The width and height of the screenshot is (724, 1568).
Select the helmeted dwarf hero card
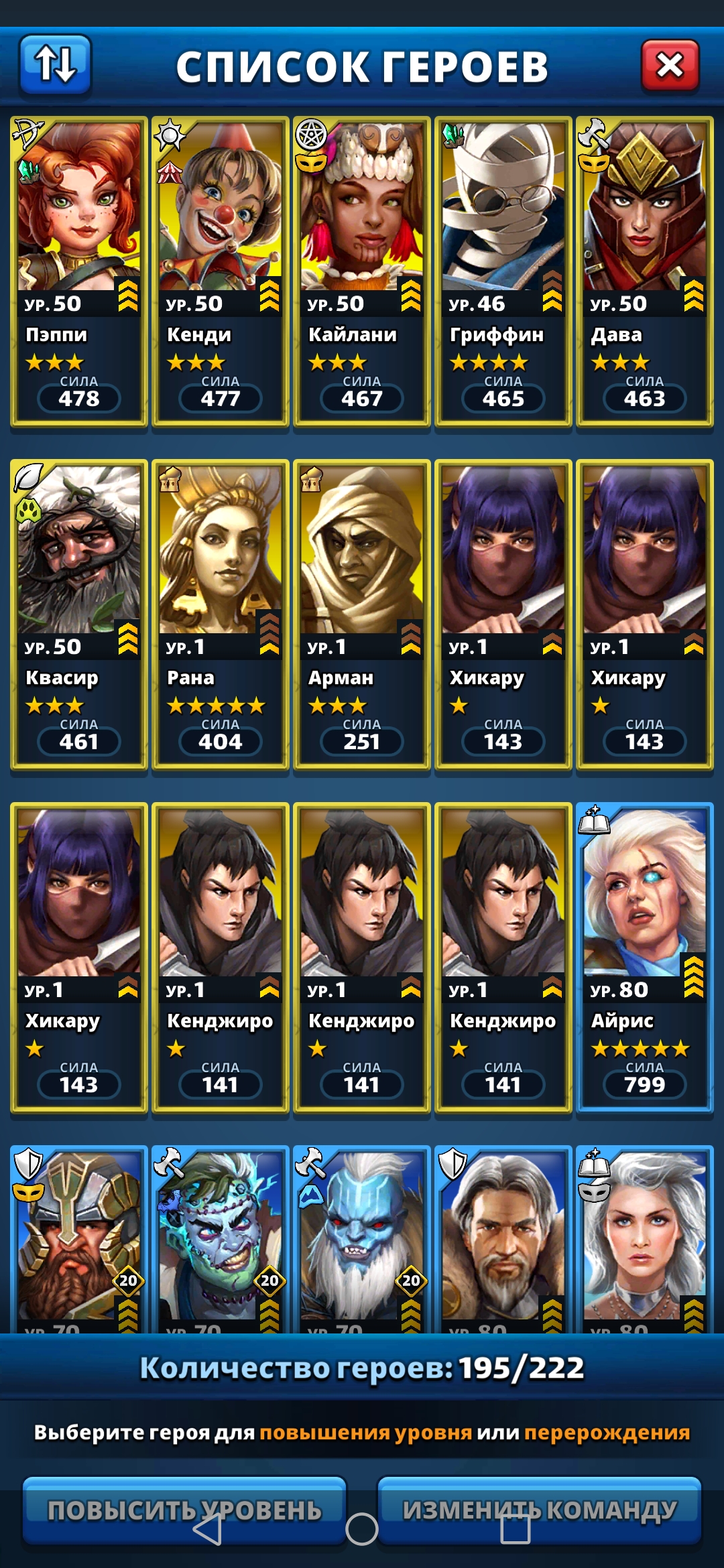(x=79, y=1240)
